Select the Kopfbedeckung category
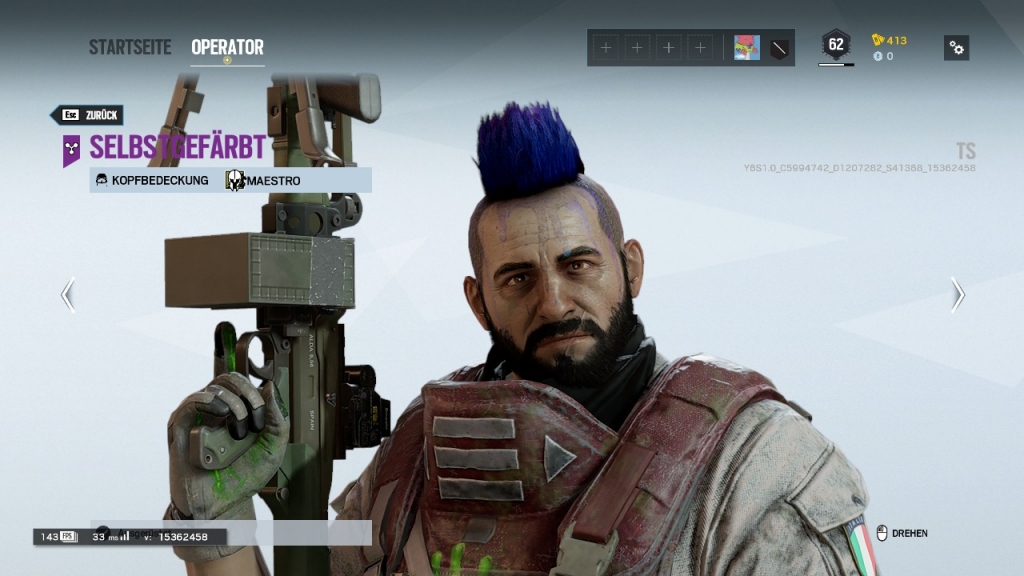Image resolution: width=1024 pixels, height=576 pixels. click(151, 181)
